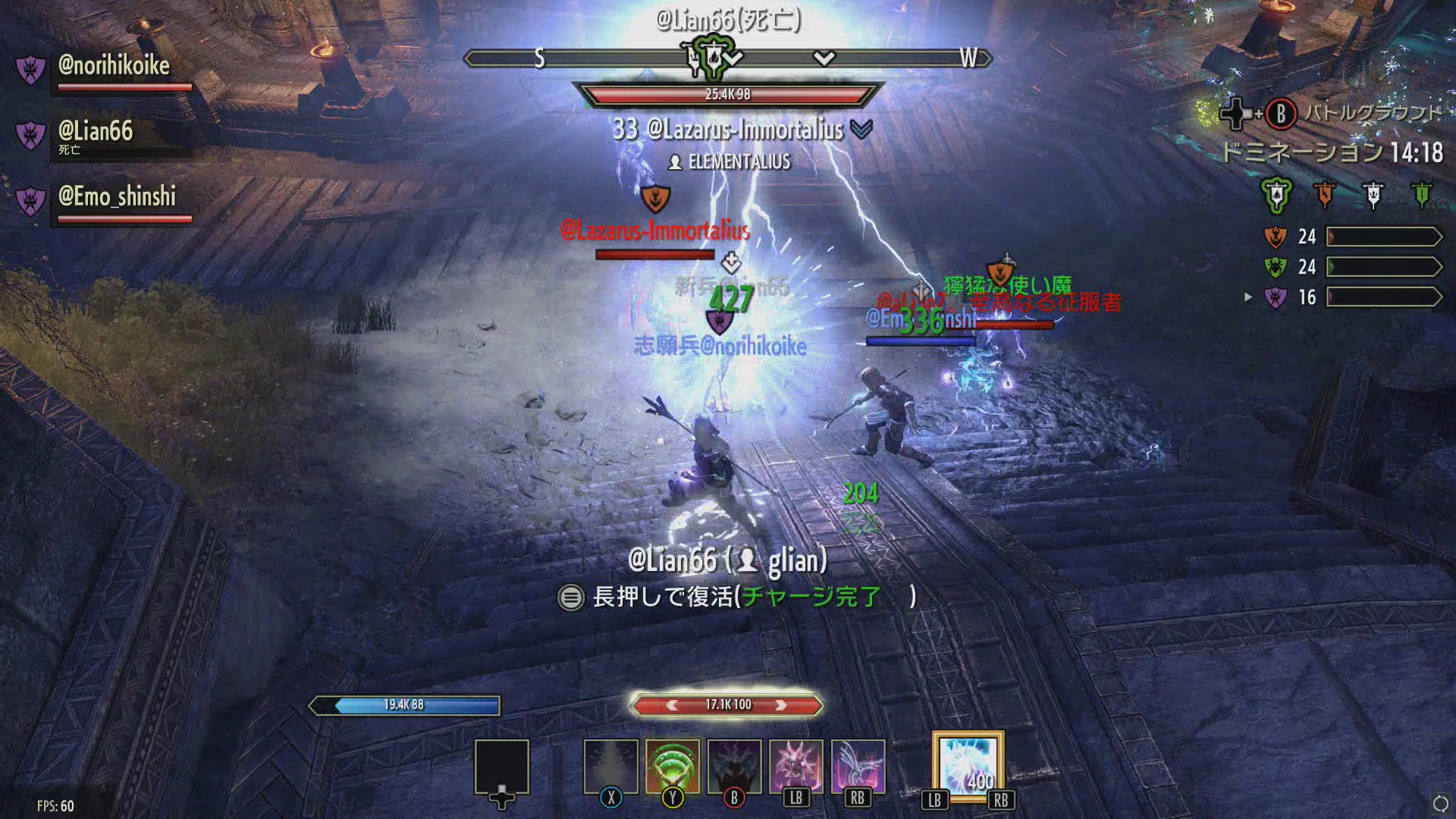Image resolution: width=1456 pixels, height=819 pixels.
Task: Open the quickslot with the D-pad icon
Action: coord(502,767)
